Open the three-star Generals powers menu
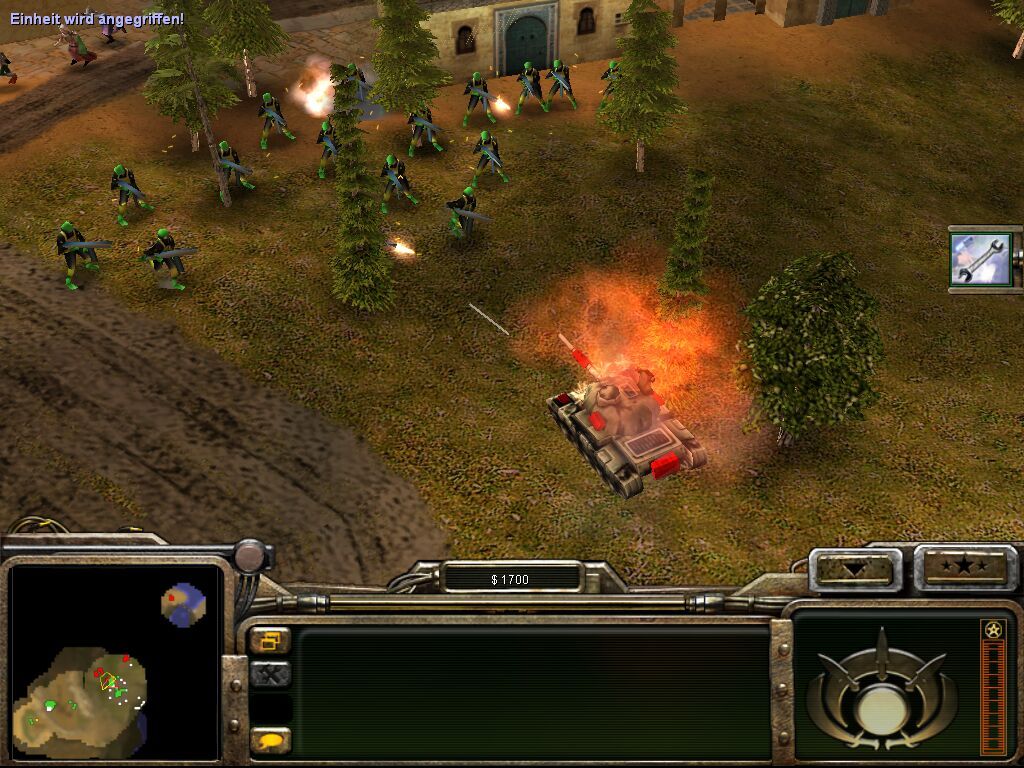Screen dimensions: 1024x768 pyautogui.click(x=965, y=567)
